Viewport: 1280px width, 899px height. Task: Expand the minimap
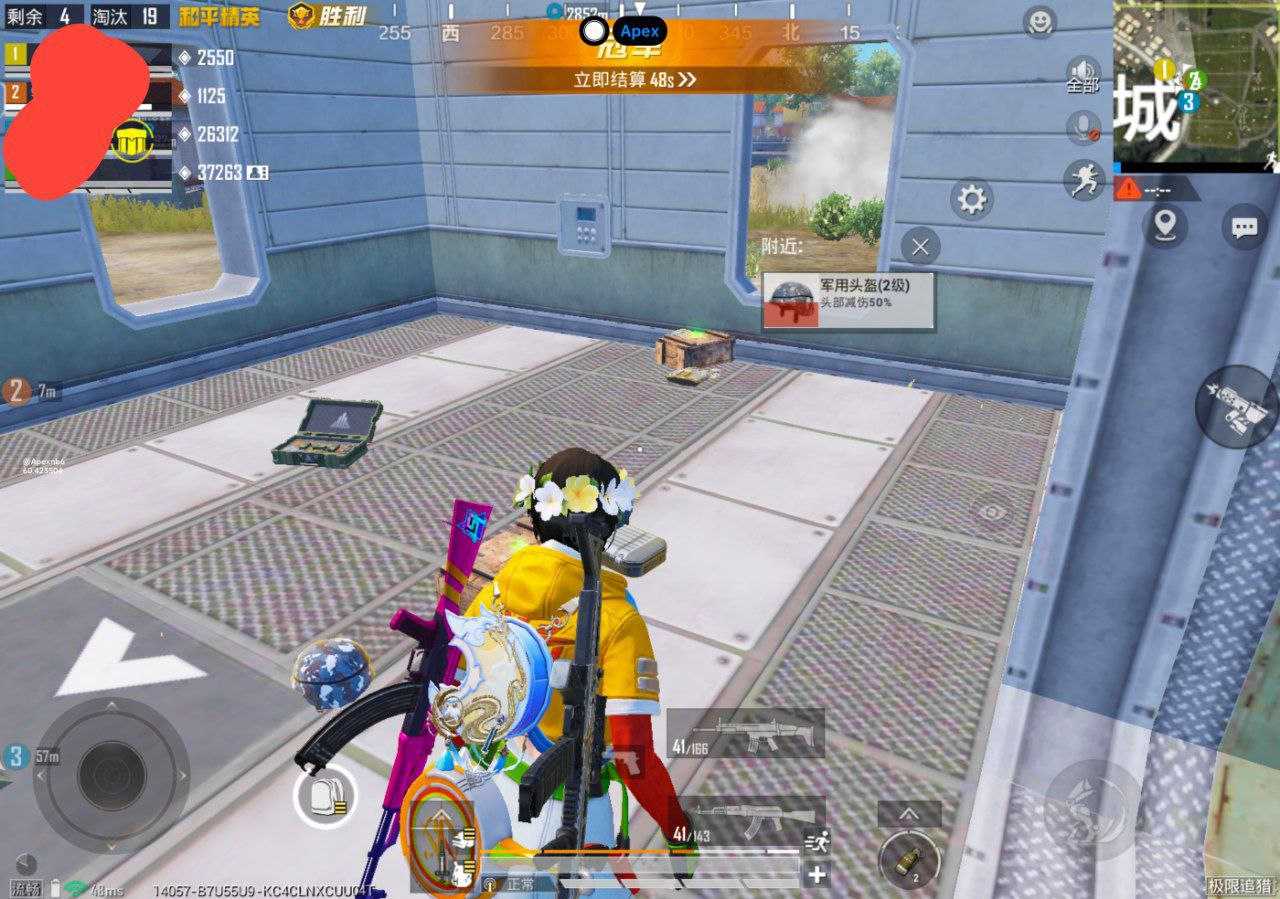coord(1195,85)
